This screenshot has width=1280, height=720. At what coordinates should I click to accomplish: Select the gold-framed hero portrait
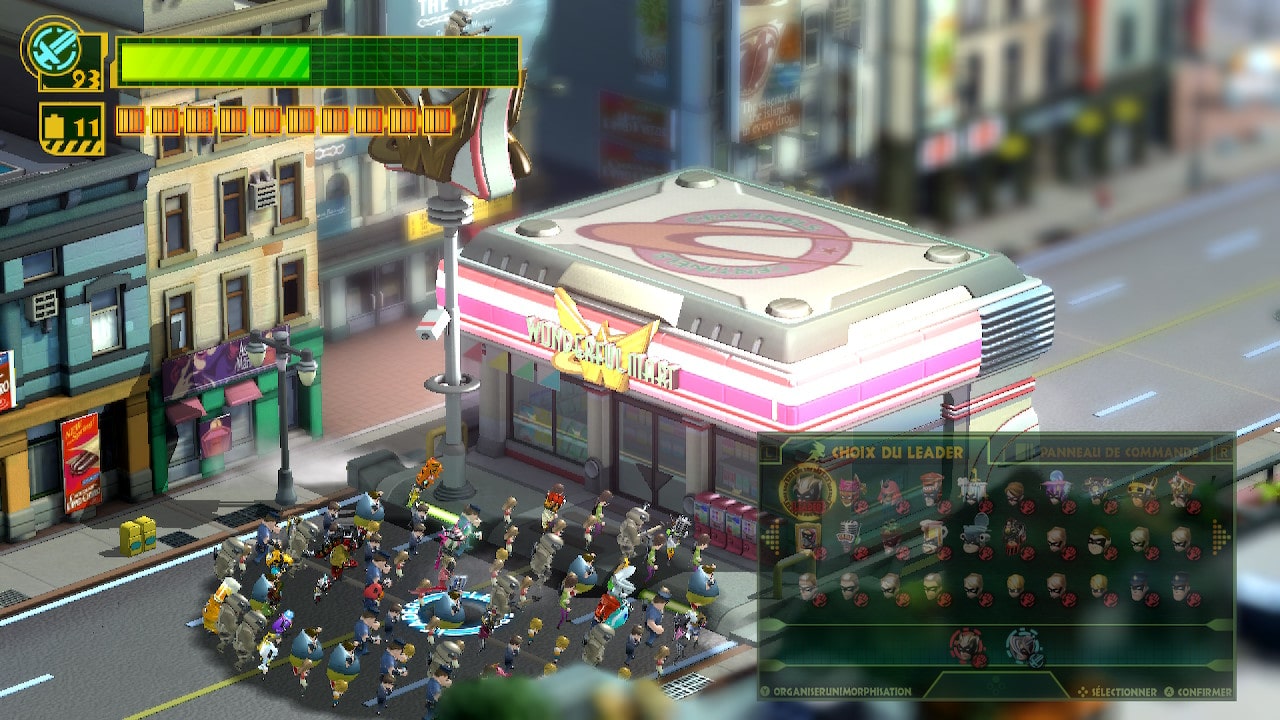pos(808,538)
